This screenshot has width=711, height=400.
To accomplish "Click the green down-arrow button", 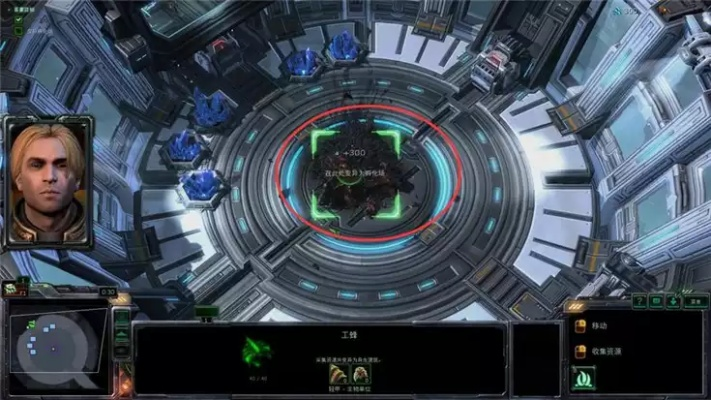I will coord(674,301).
